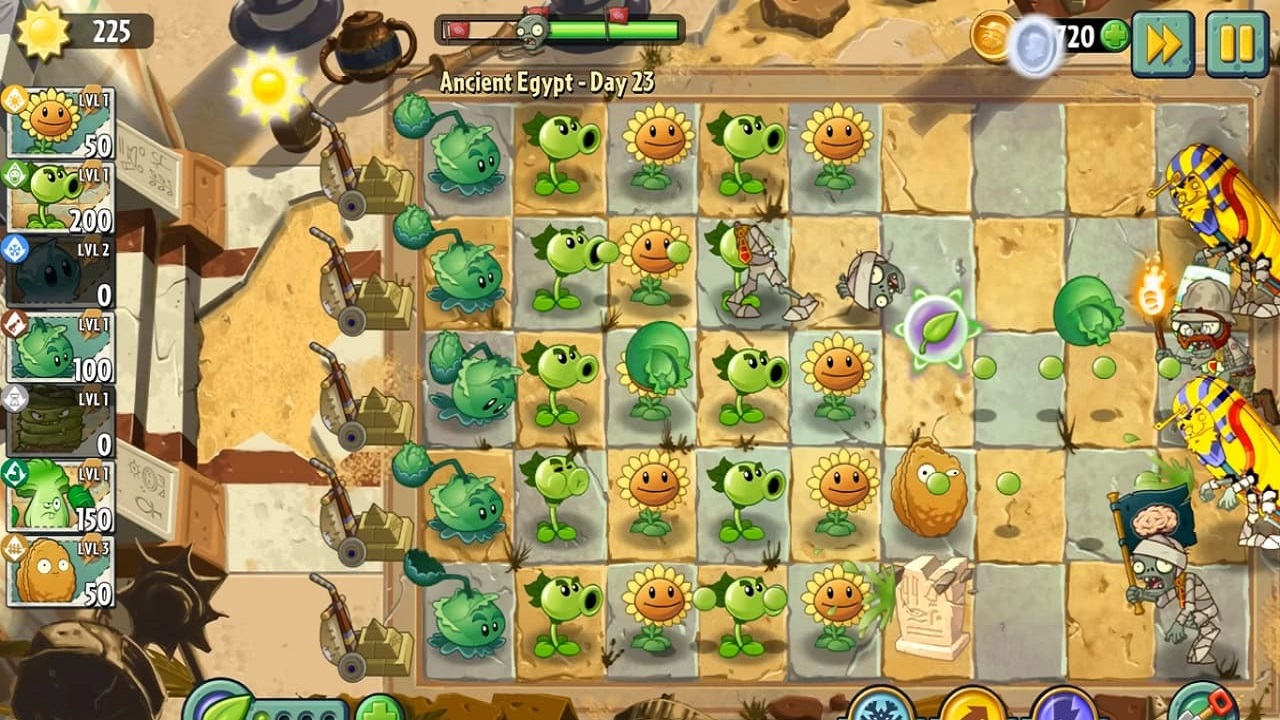Select the shovel tool
Screen dimensions: 1280x720
pos(1205,712)
